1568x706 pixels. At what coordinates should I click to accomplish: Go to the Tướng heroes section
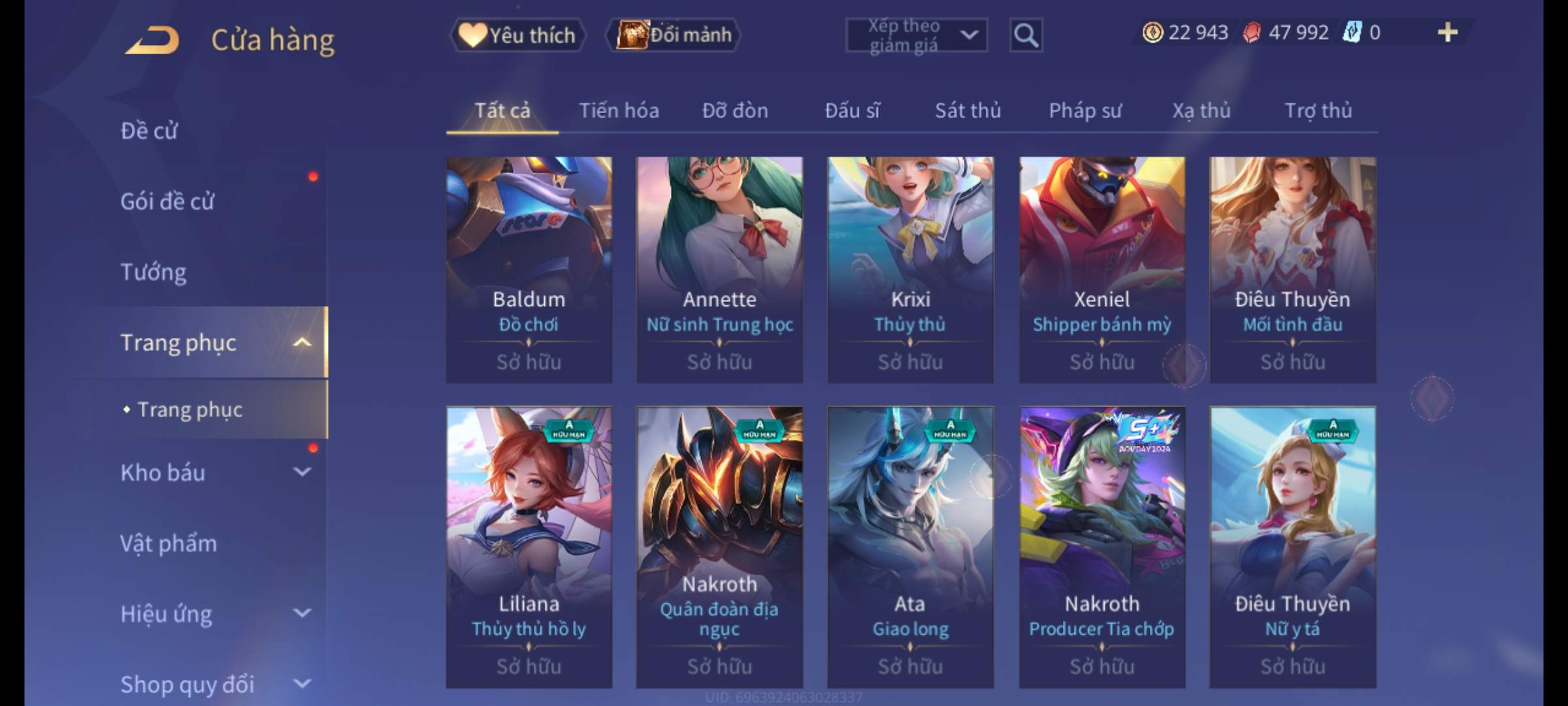point(154,272)
